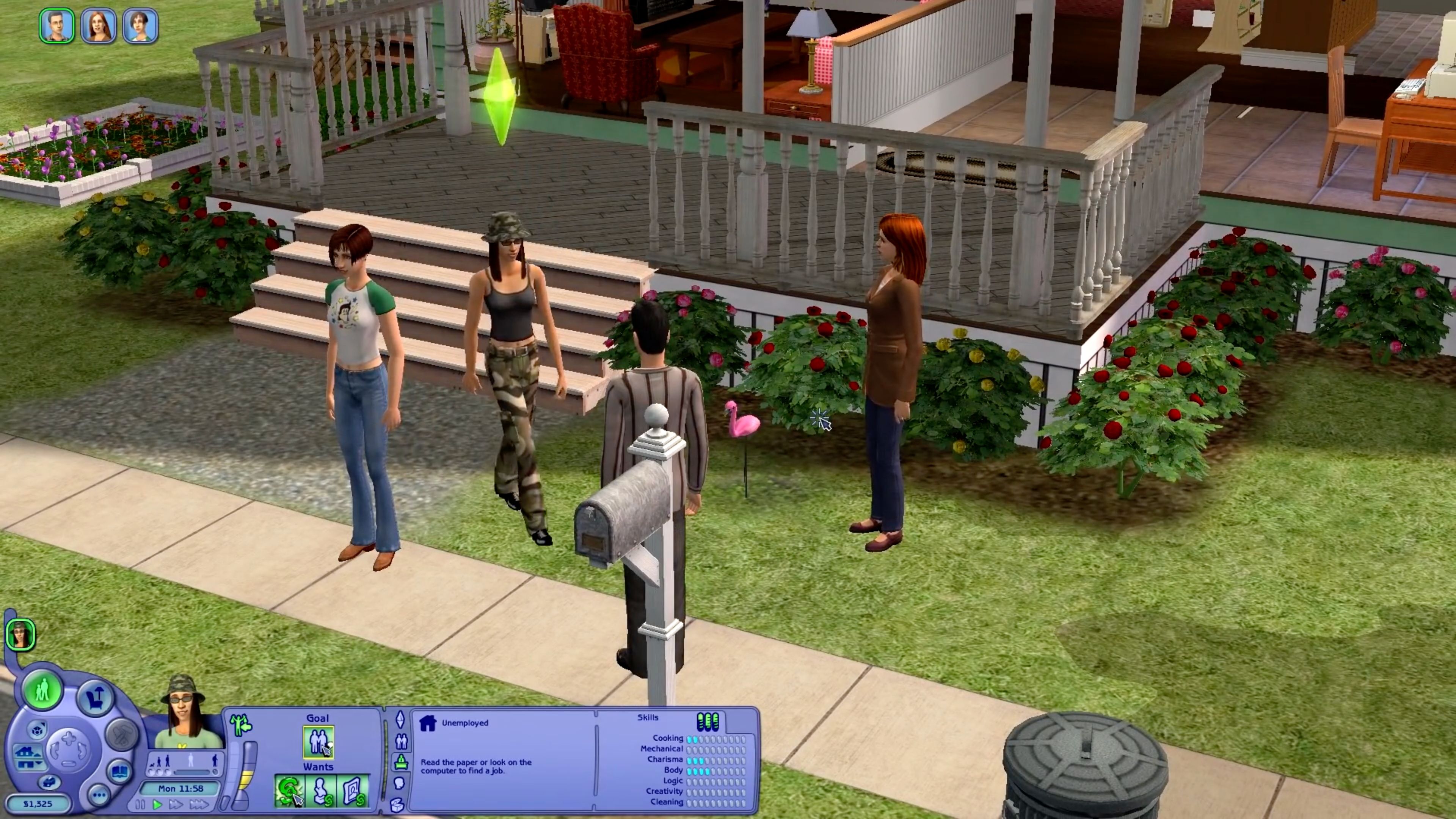Click the green aspiration reward icon
This screenshot has width=1456, height=819.
[241, 725]
